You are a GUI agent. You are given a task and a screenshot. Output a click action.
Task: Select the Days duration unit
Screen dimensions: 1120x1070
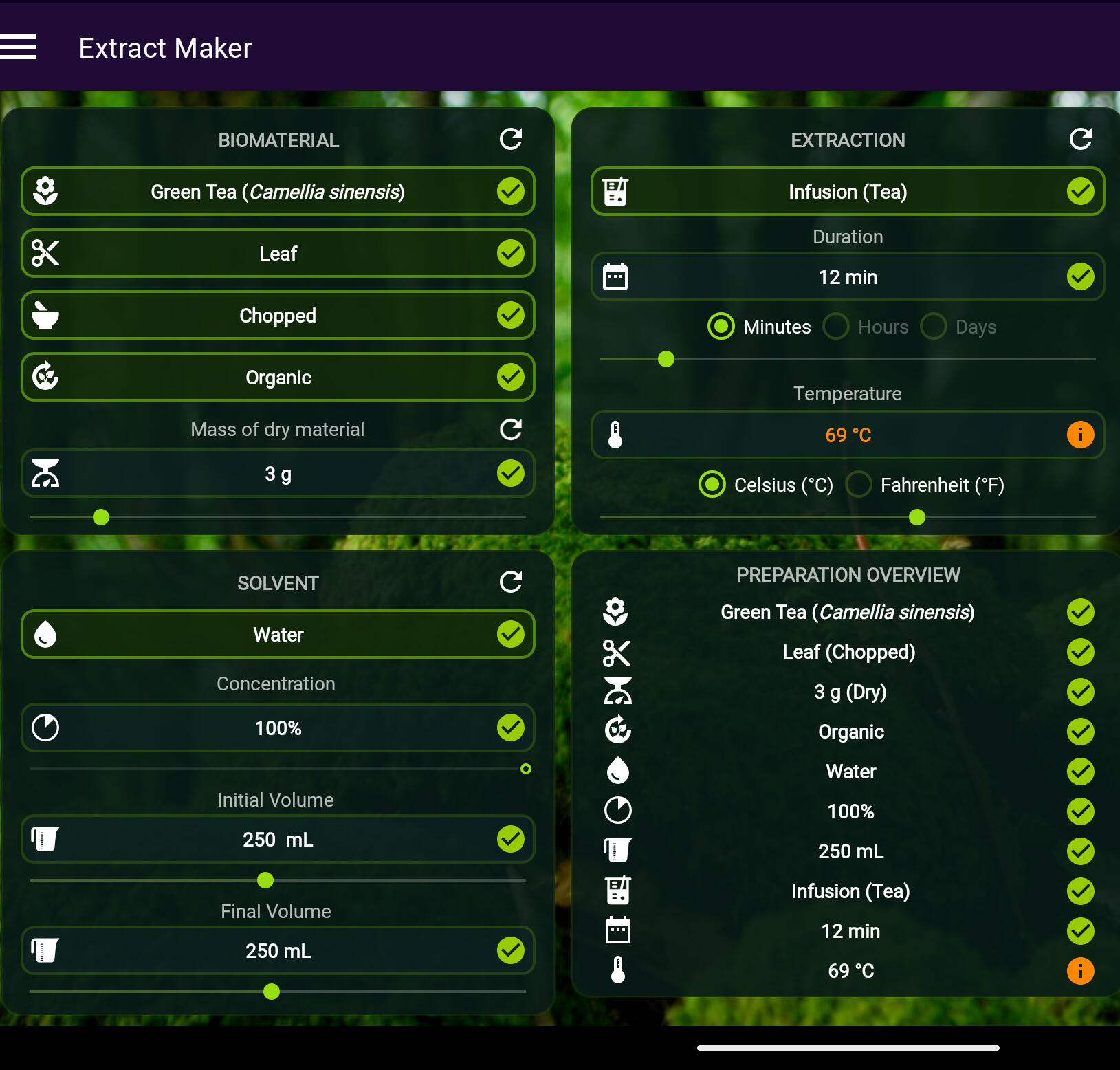pyautogui.click(x=934, y=327)
